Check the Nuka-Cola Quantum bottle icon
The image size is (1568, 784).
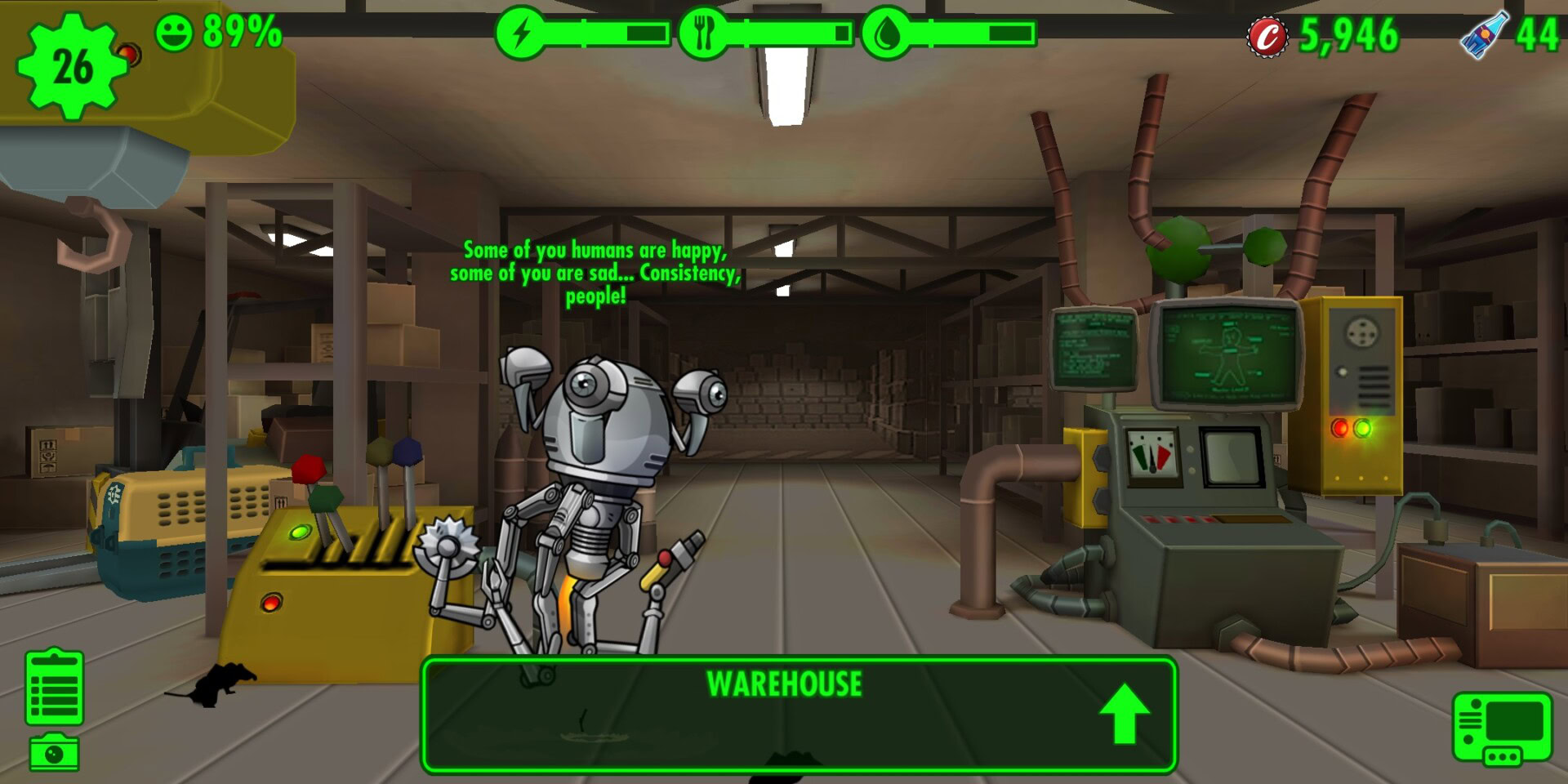[x=1484, y=34]
